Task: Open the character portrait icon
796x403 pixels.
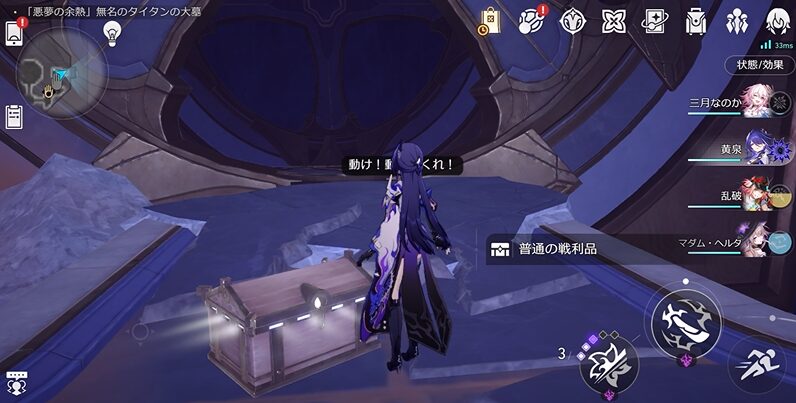Action: (x=778, y=20)
